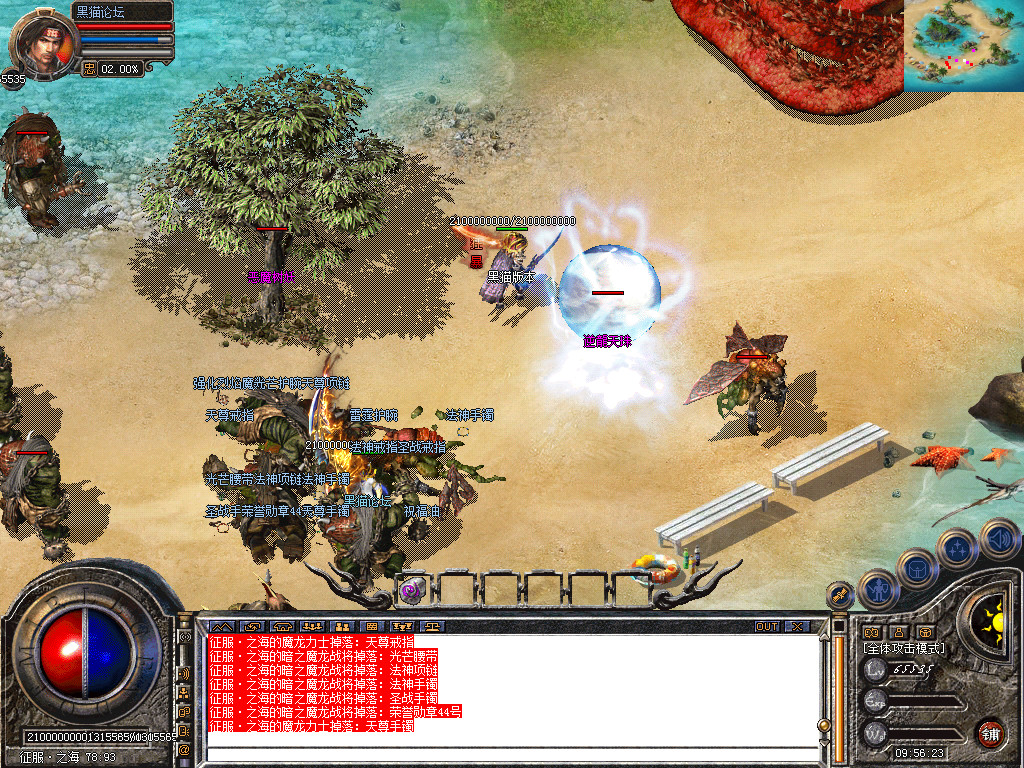Toggle sound with the speaker button
Screen dimensions: 1024x768
coord(999,539)
